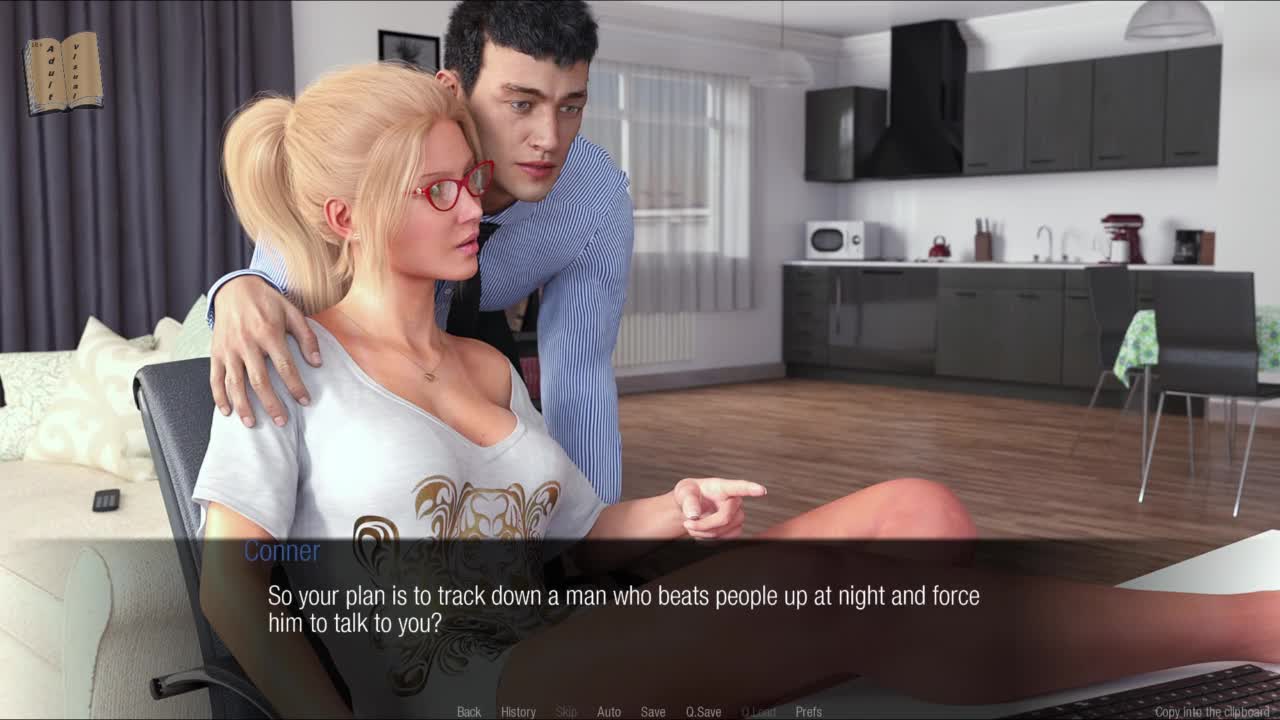Open the Save game screen

pyautogui.click(x=653, y=712)
